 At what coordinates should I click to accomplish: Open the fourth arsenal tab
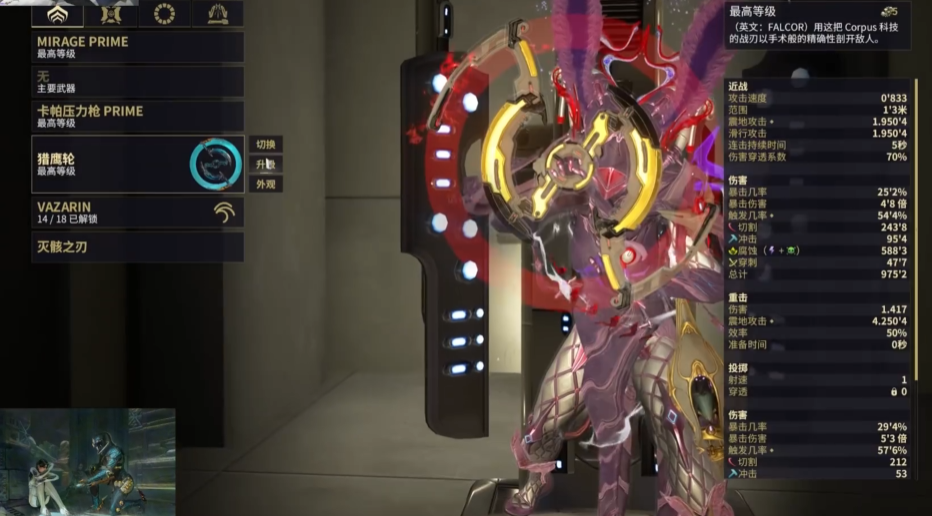click(217, 14)
